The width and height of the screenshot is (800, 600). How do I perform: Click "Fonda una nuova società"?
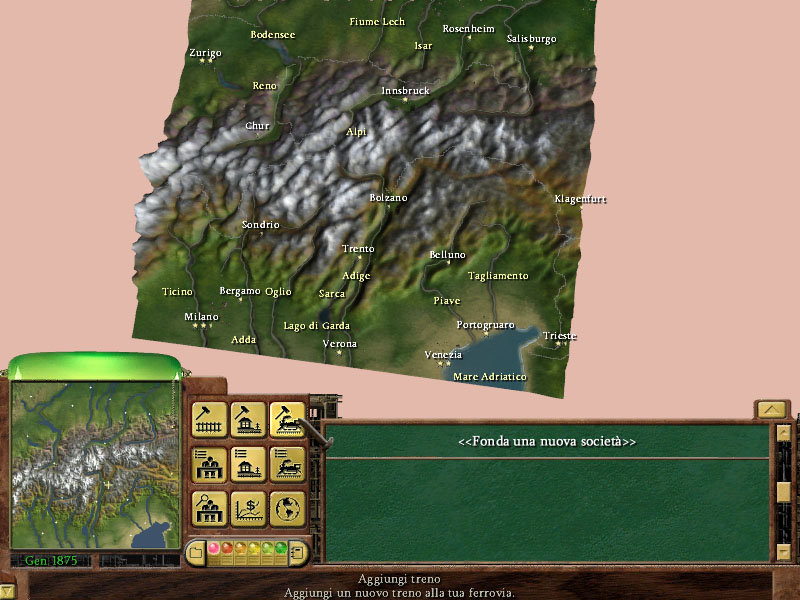pyautogui.click(x=547, y=441)
